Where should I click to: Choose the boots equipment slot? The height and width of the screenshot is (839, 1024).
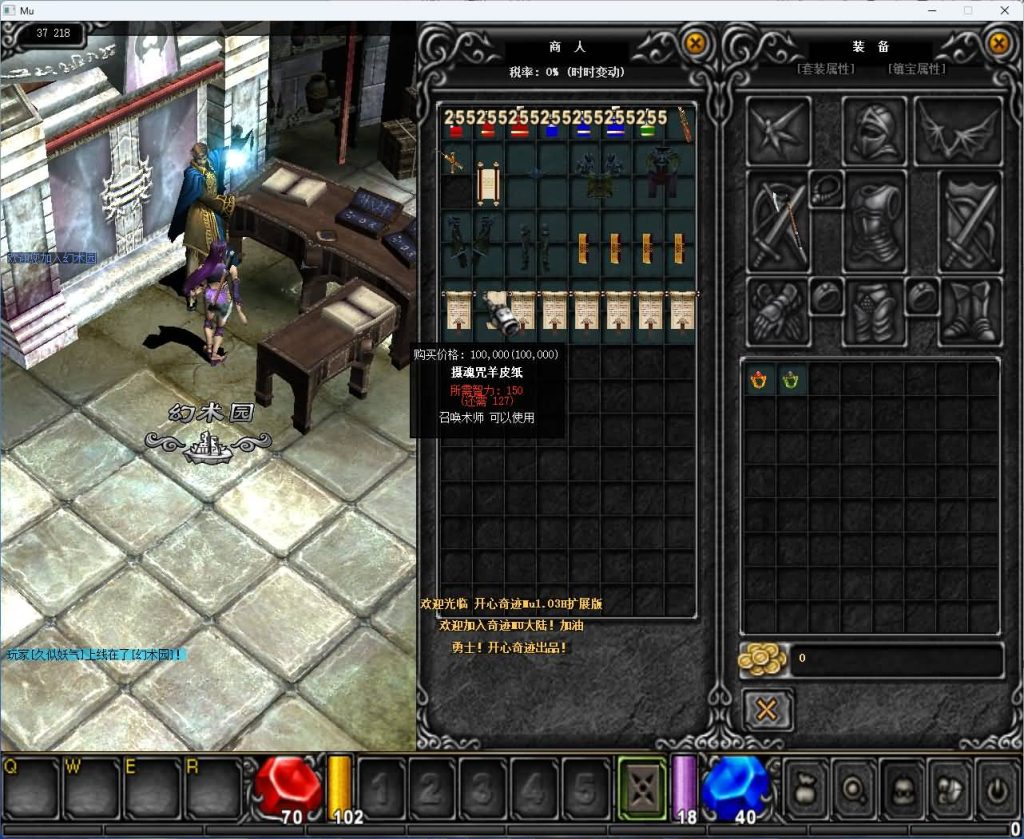(x=969, y=311)
